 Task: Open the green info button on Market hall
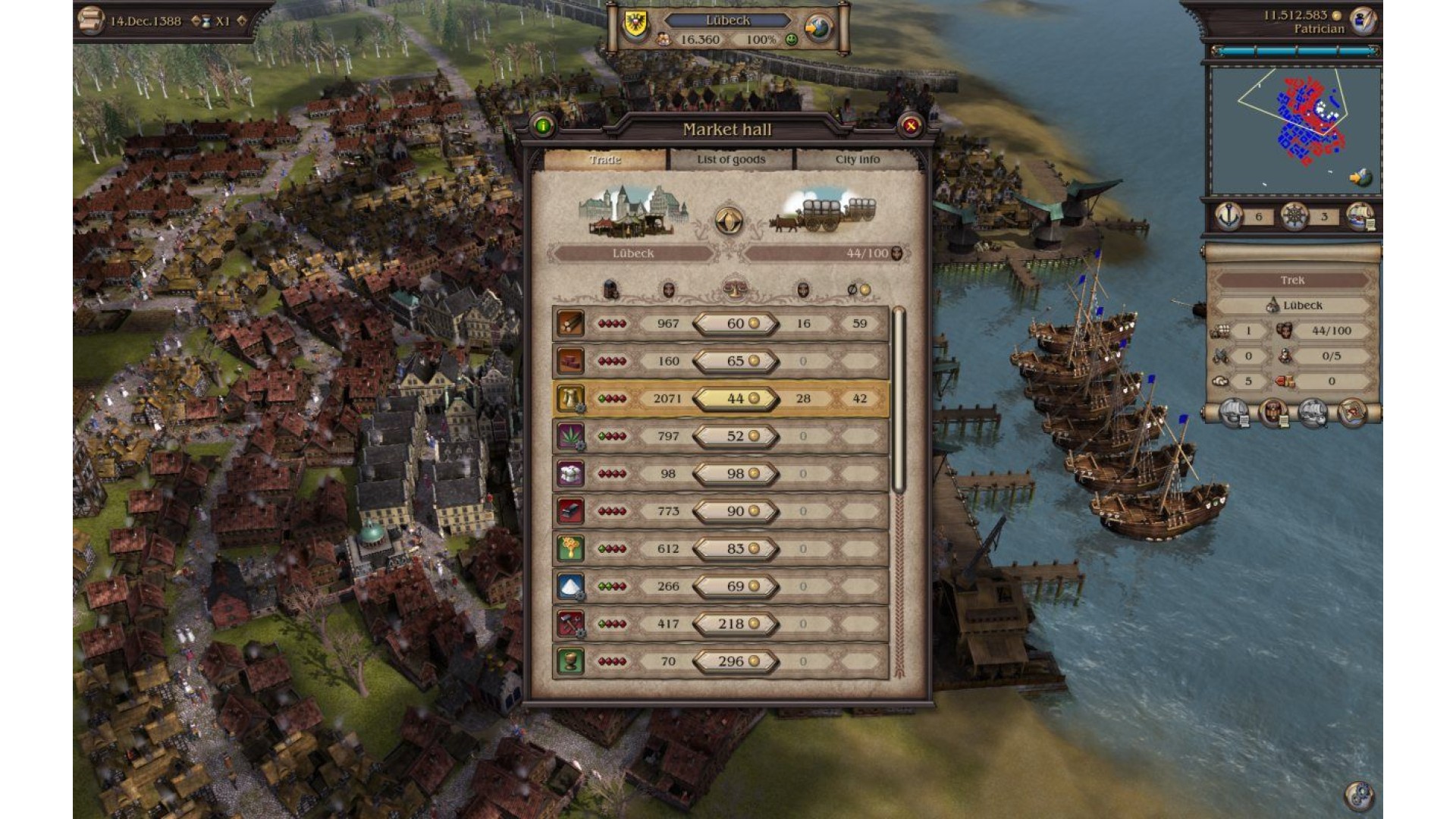coord(543,126)
